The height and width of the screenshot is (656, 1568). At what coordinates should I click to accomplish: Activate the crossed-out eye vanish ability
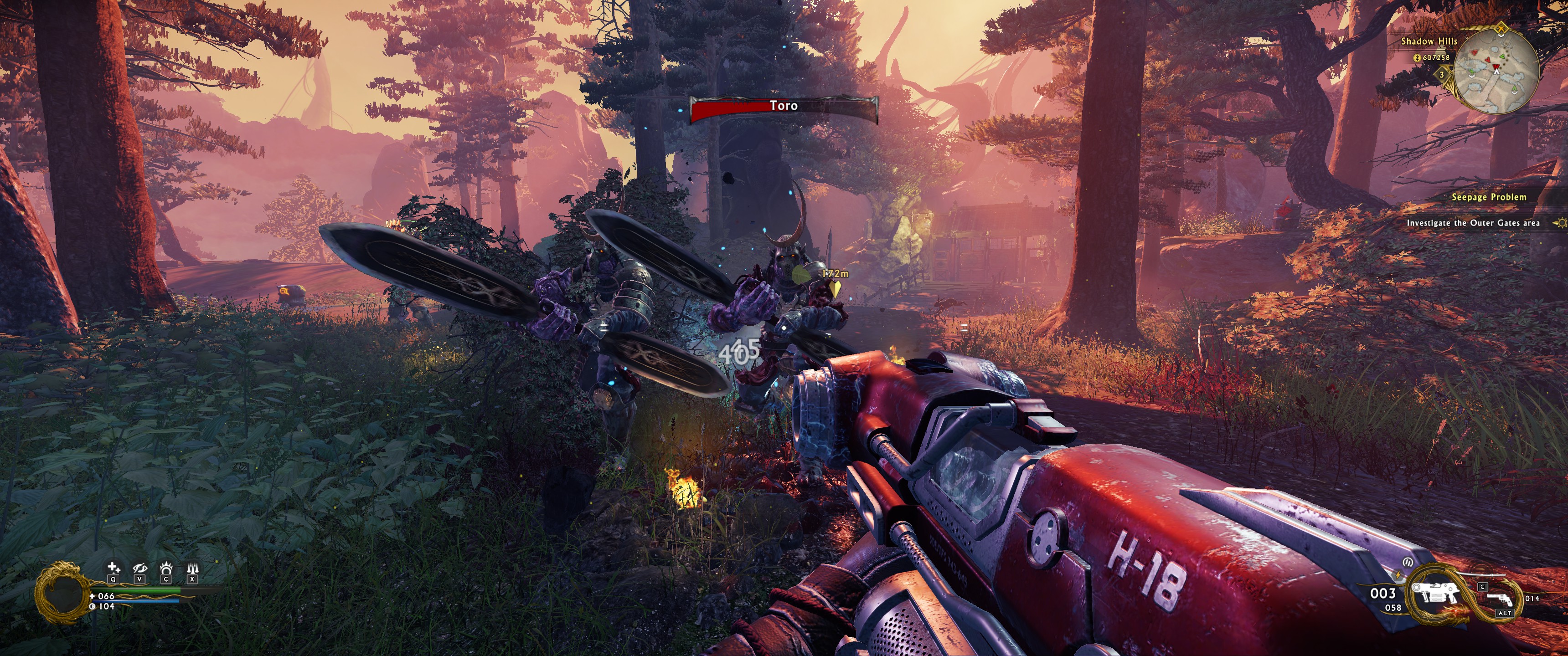click(x=139, y=569)
